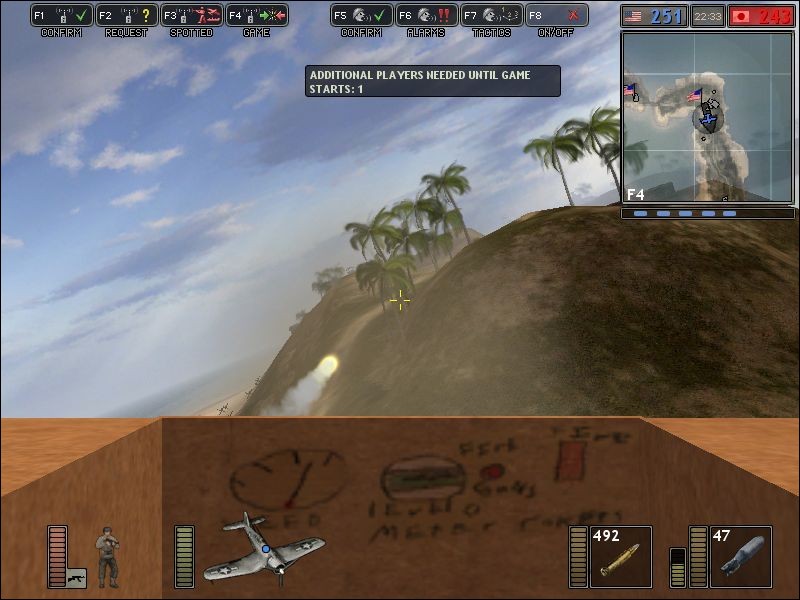
Task: Click the soldier status icon
Action: point(106,555)
